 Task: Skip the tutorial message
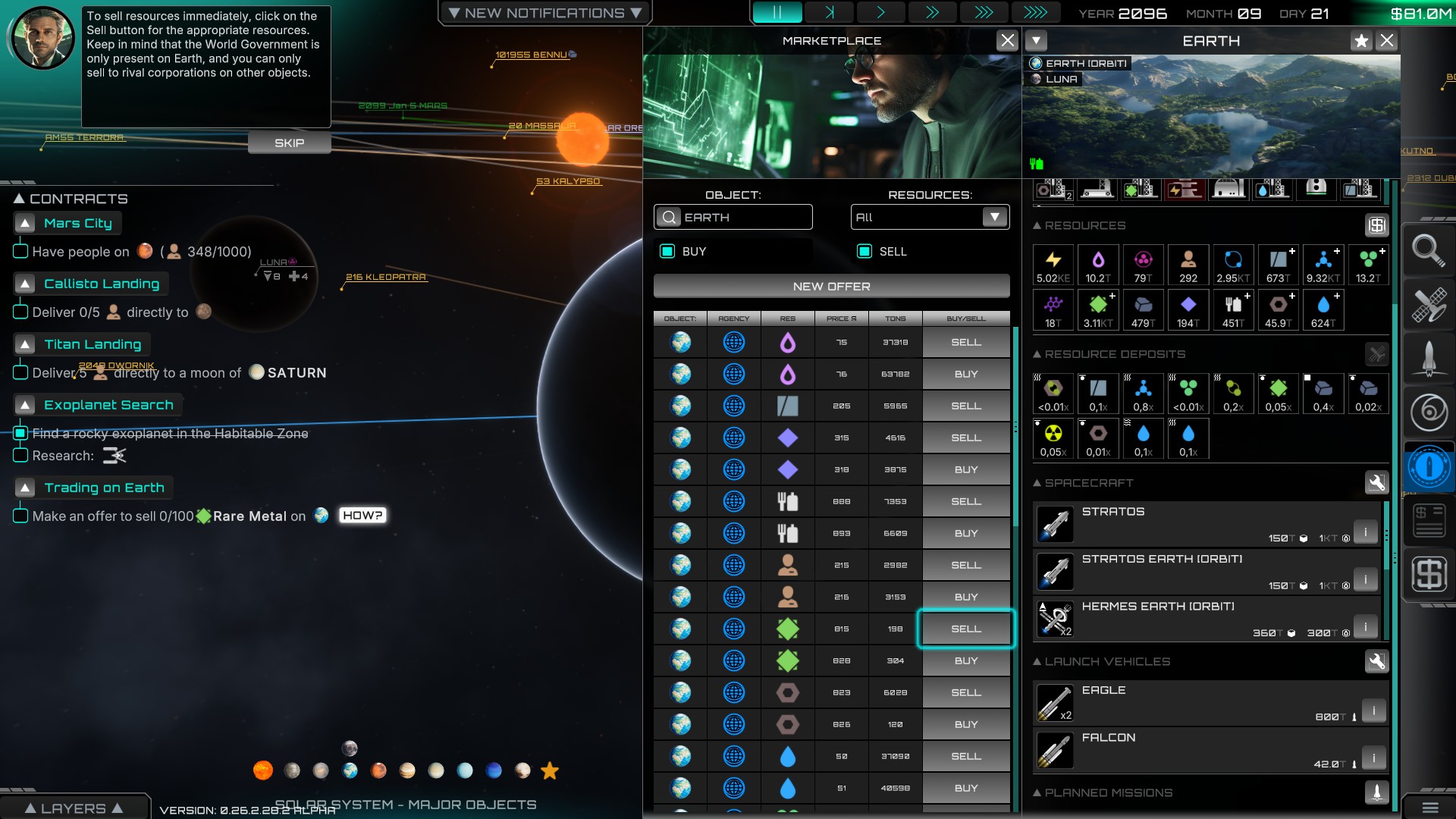pyautogui.click(x=289, y=143)
